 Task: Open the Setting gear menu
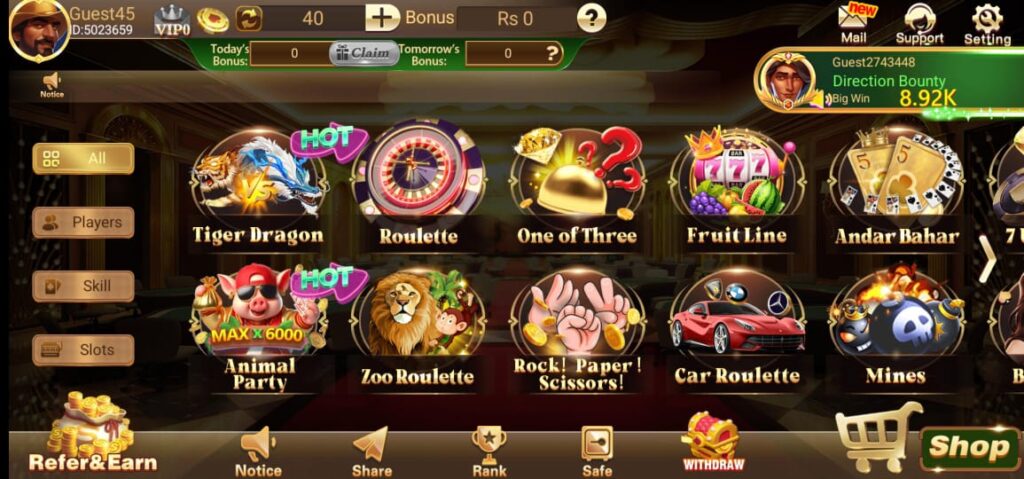pyautogui.click(x=987, y=24)
